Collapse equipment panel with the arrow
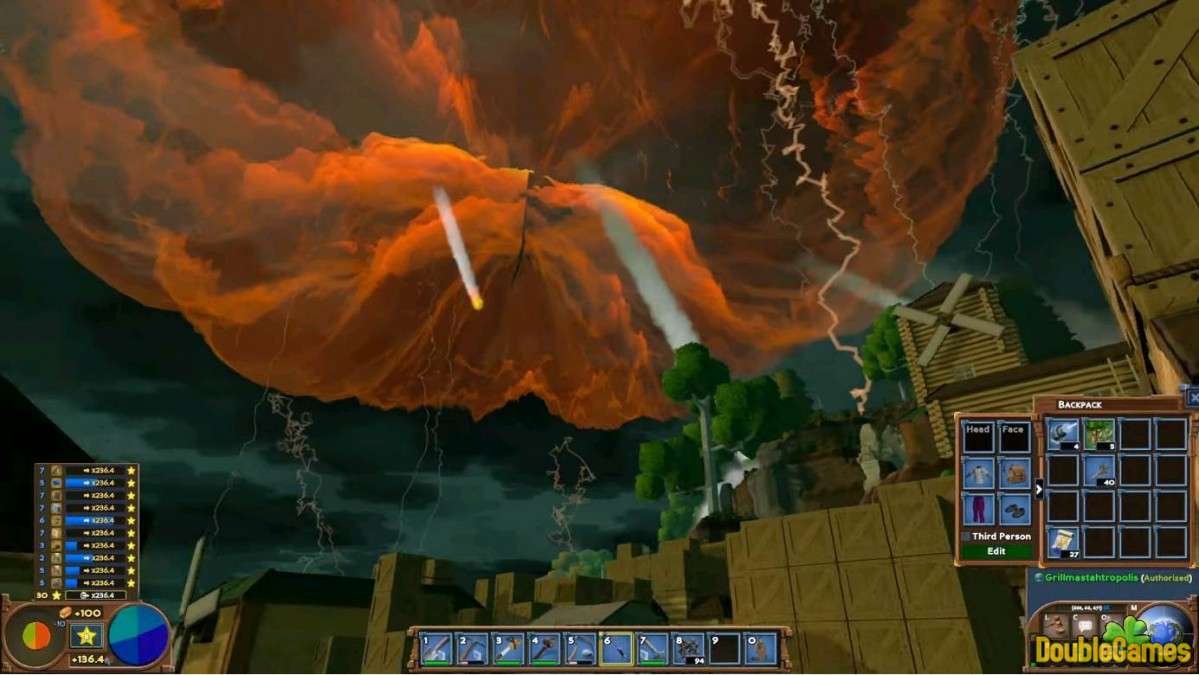The width and height of the screenshot is (1199, 675). click(x=1039, y=489)
